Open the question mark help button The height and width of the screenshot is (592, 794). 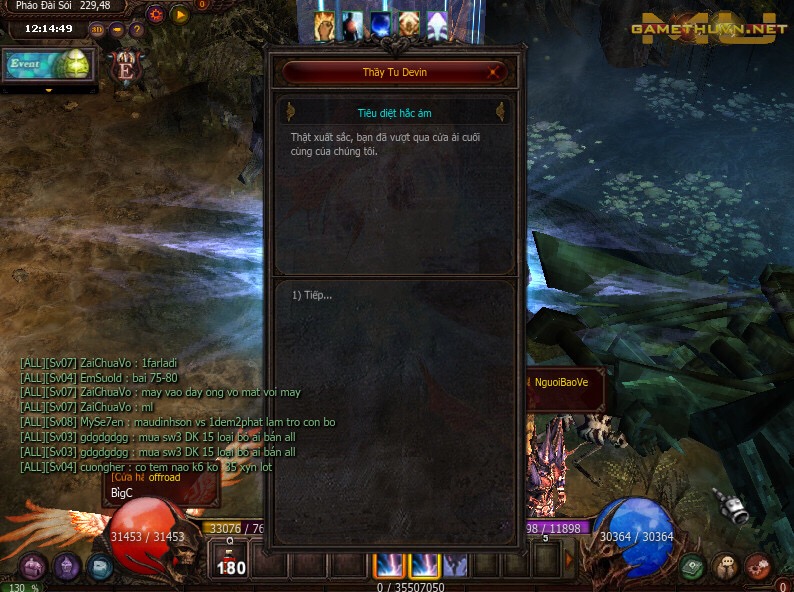(x=137, y=29)
